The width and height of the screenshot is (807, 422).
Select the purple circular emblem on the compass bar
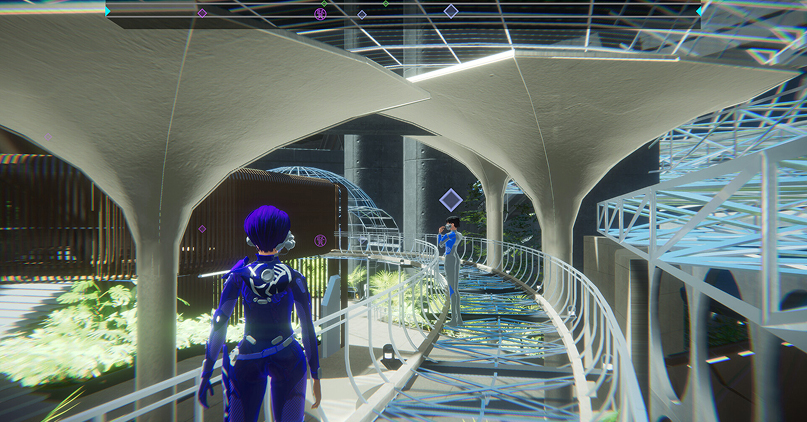[320, 14]
